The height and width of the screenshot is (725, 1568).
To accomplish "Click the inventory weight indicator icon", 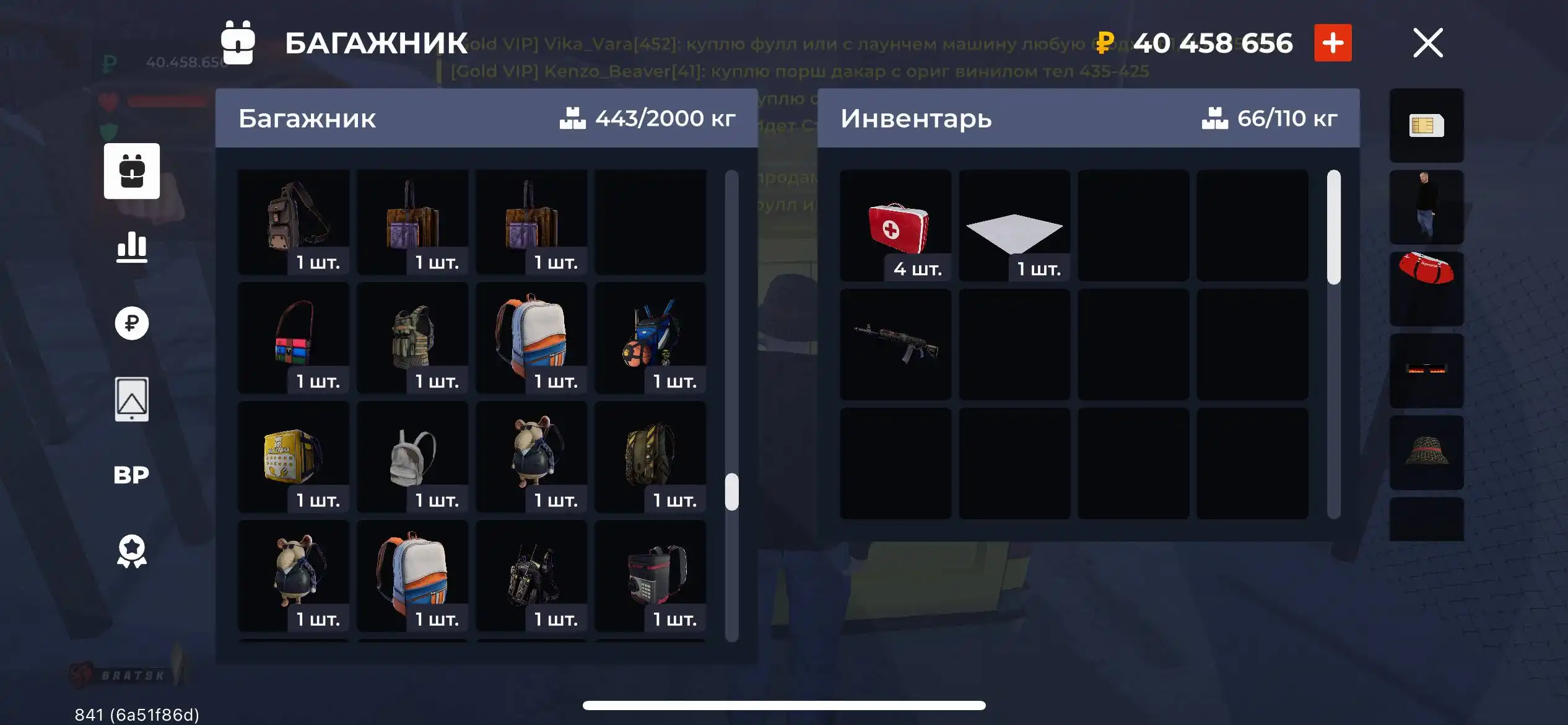I will [x=1216, y=118].
